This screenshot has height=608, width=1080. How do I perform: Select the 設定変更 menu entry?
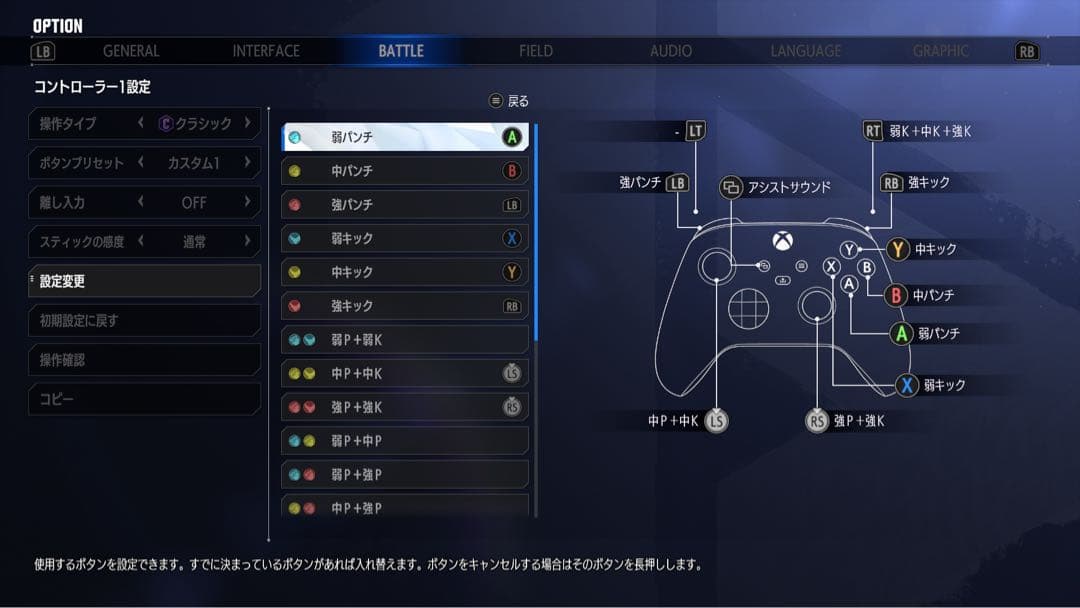click(x=144, y=282)
